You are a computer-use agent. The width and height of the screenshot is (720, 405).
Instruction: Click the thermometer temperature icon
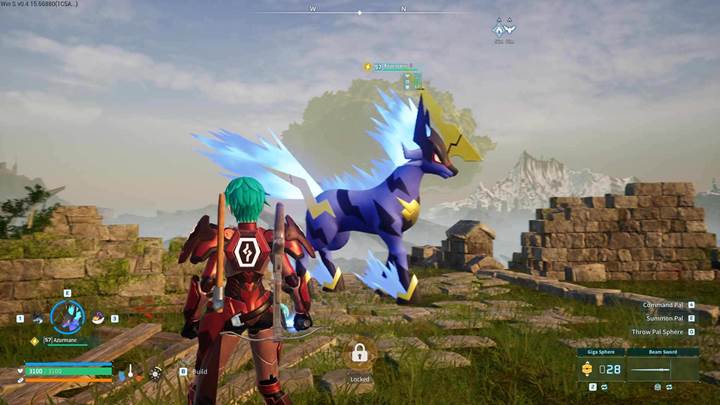tap(130, 371)
